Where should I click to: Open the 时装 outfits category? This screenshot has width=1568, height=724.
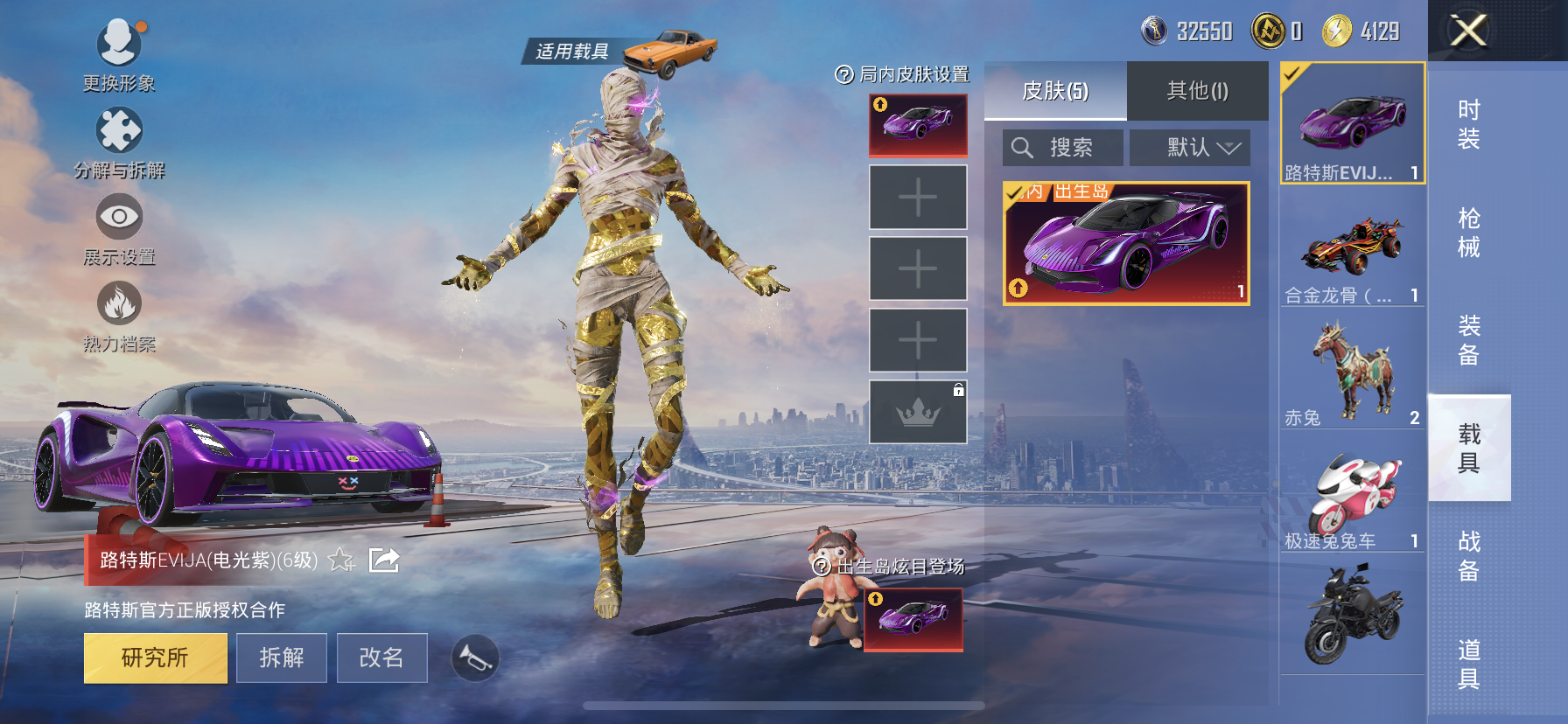click(1468, 124)
